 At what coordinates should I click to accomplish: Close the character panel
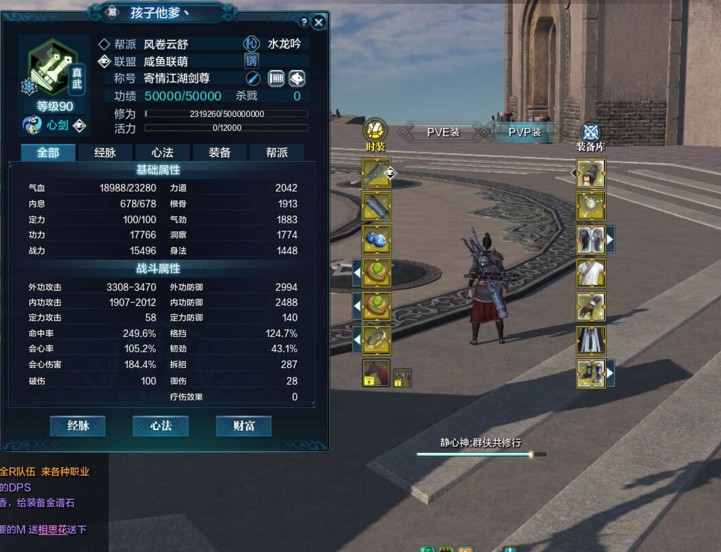[x=319, y=22]
